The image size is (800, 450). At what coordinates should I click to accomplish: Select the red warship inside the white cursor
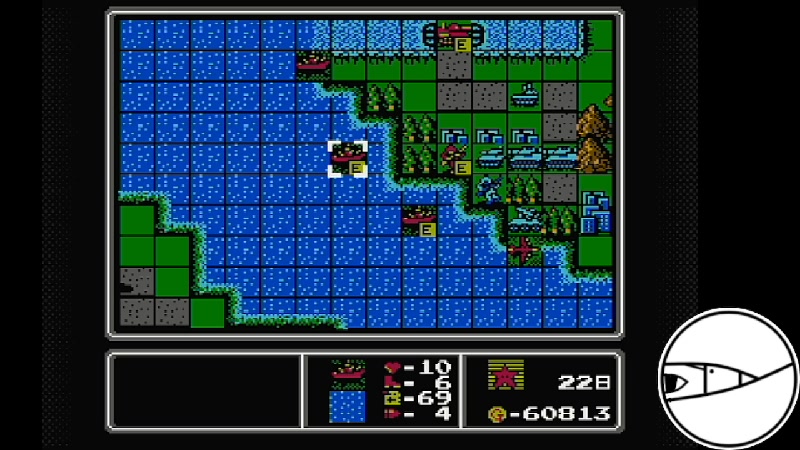(348, 158)
